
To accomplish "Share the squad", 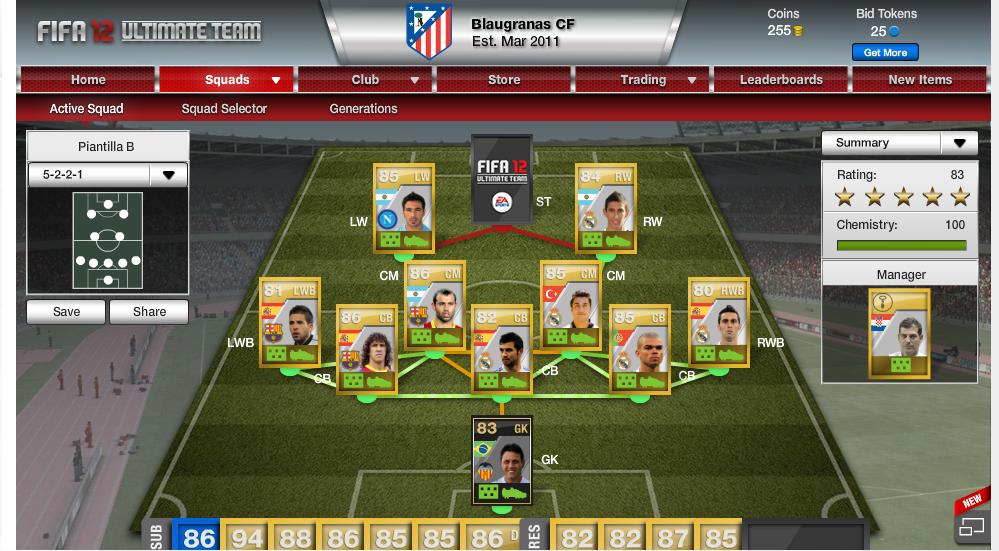I will 149,312.
